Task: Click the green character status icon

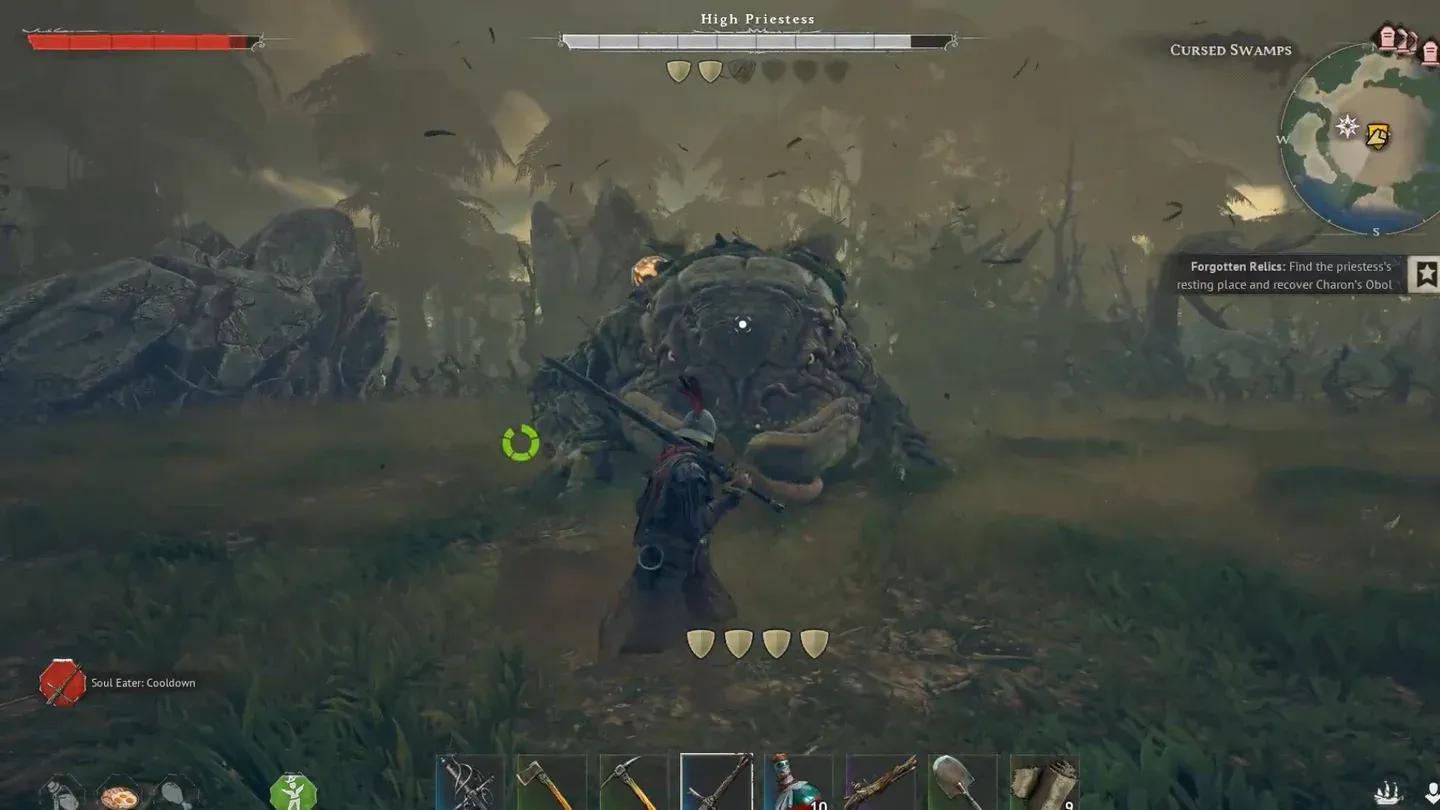Action: [x=293, y=792]
